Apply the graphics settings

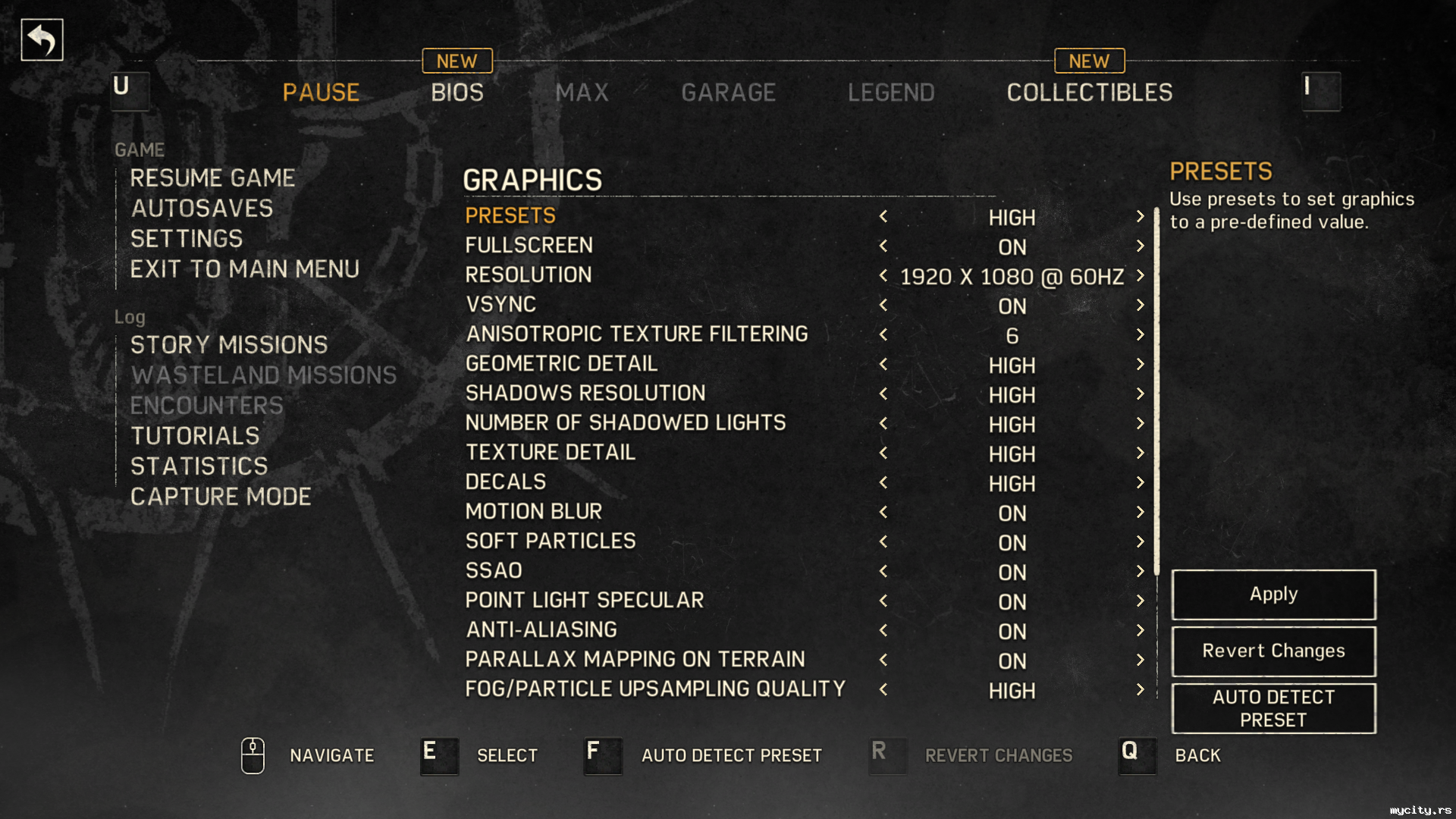coord(1273,595)
